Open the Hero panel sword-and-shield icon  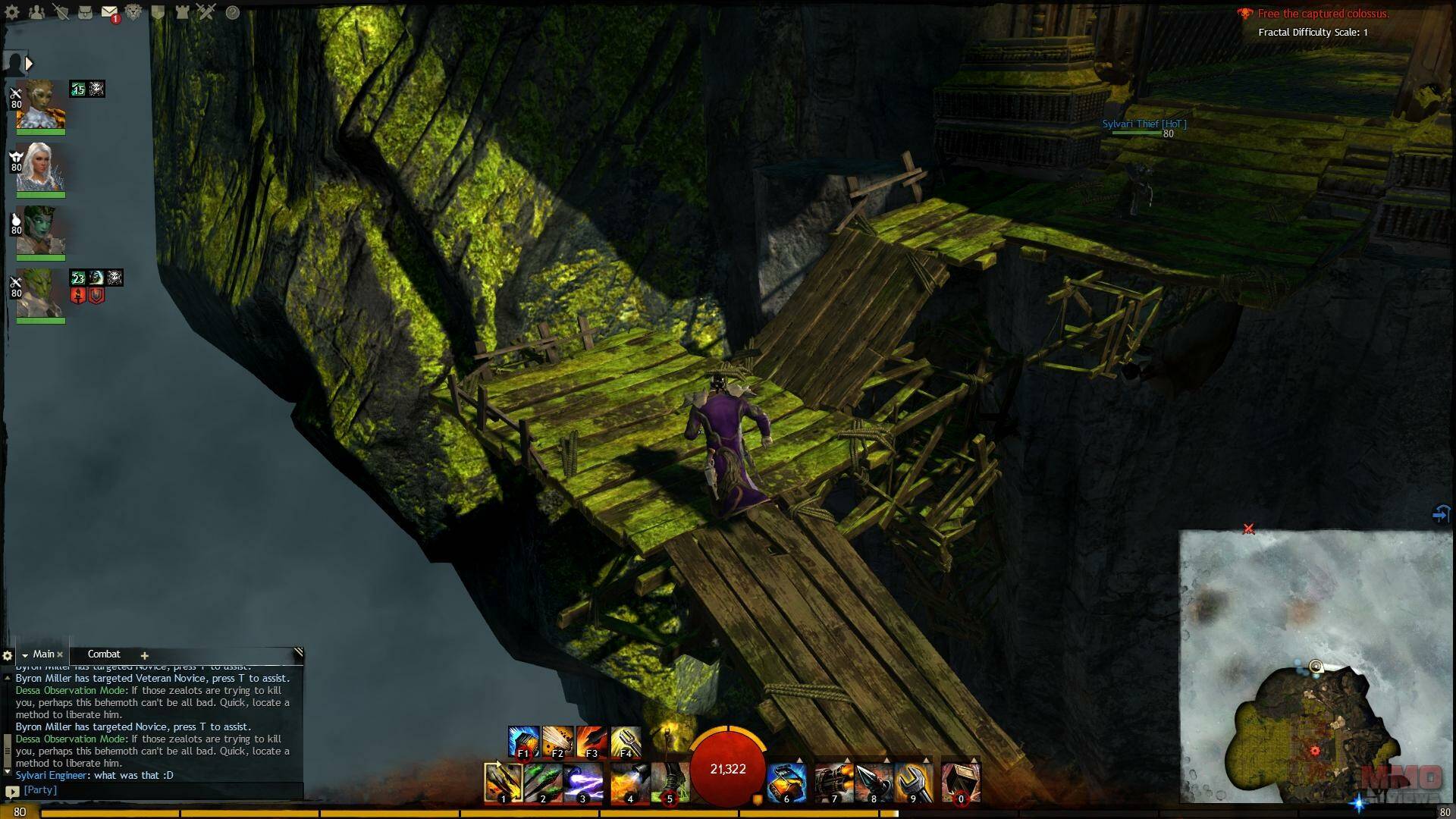[x=61, y=12]
